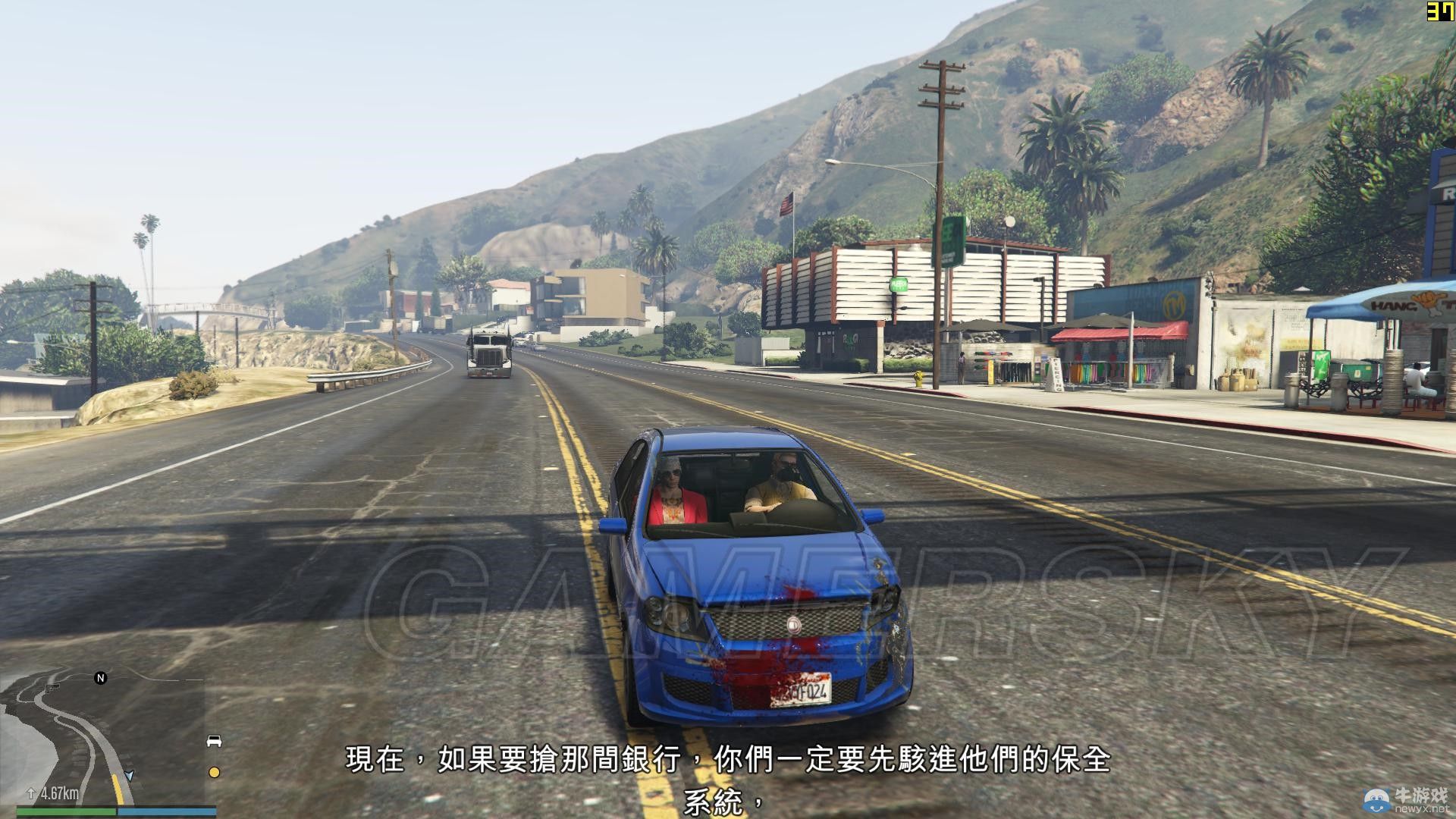Click the white car blip on the minimap
Image resolution: width=1456 pixels, height=819 pixels.
214,741
